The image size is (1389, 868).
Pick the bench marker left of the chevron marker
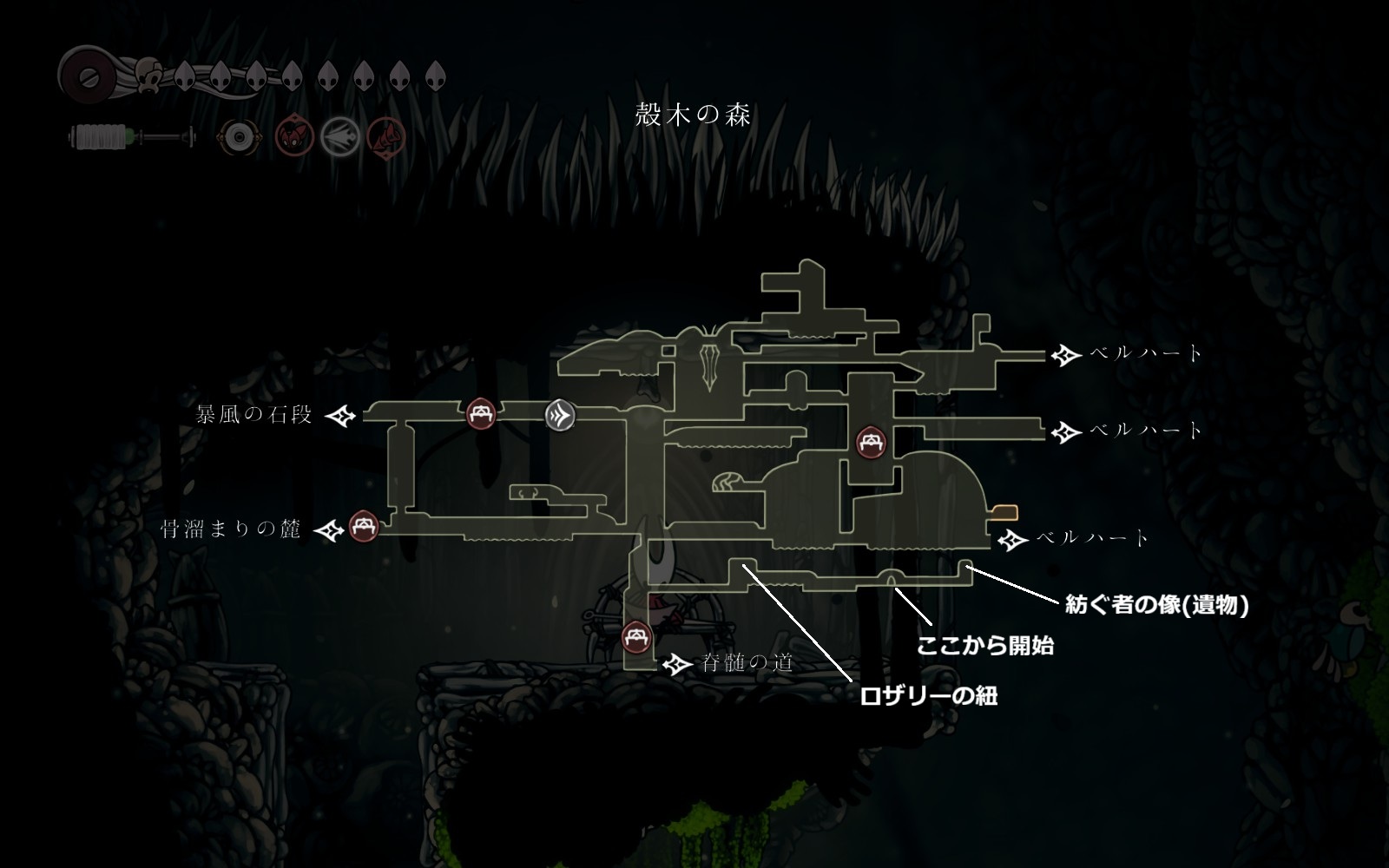pos(481,414)
